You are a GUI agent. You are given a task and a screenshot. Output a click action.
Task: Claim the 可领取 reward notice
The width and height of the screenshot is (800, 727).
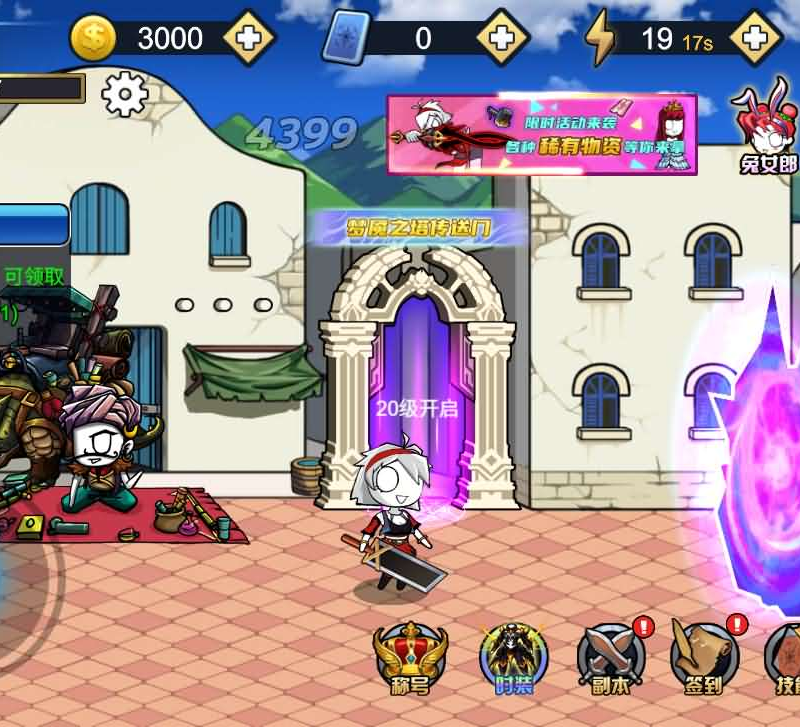click(x=34, y=277)
